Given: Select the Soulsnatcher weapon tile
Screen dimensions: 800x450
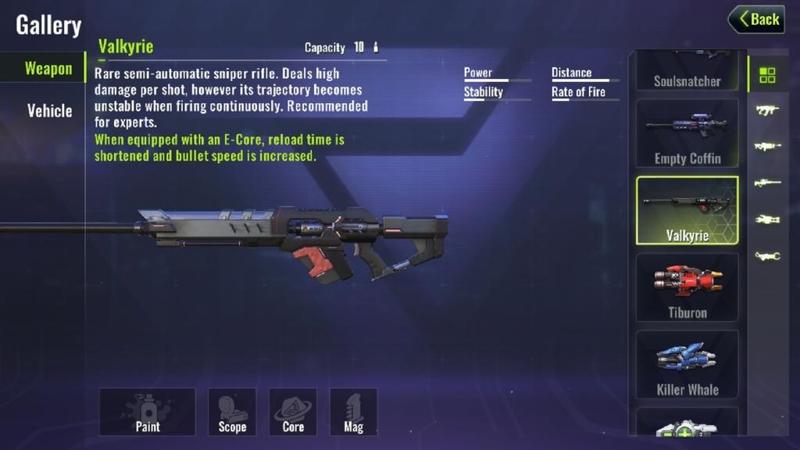Looking at the screenshot, I should [x=687, y=73].
